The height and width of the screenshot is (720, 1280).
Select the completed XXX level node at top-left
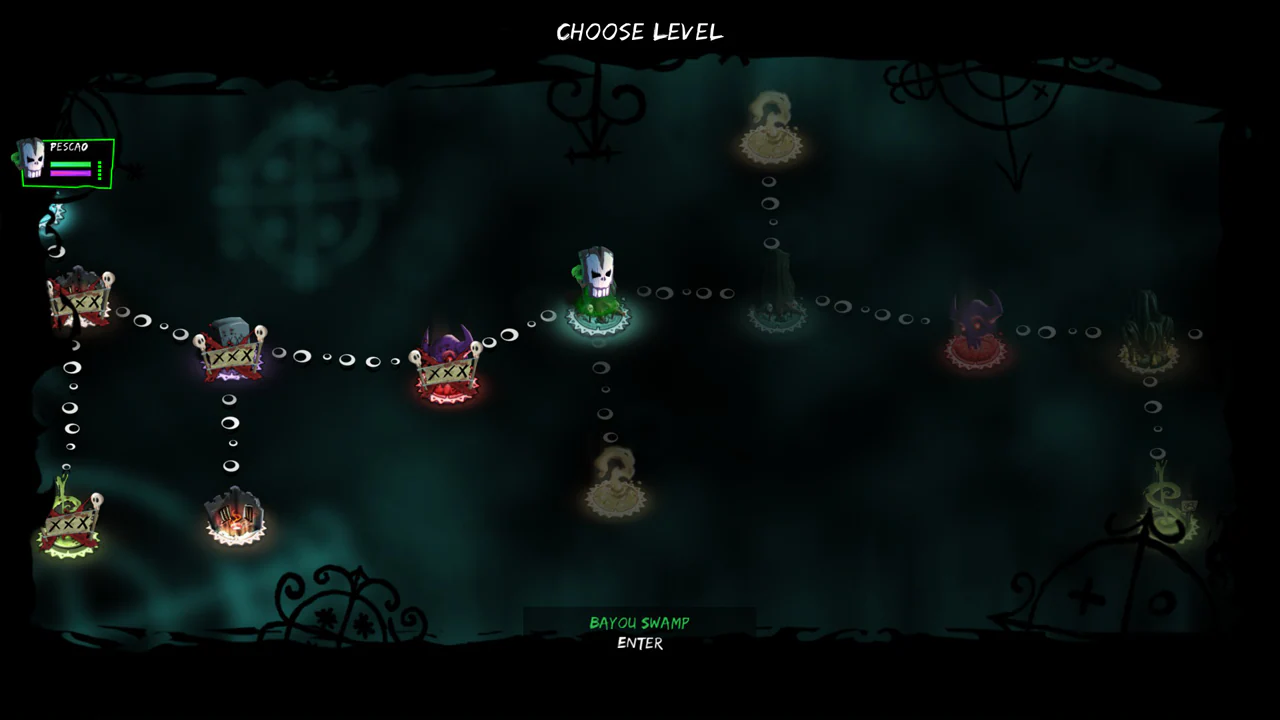click(80, 300)
